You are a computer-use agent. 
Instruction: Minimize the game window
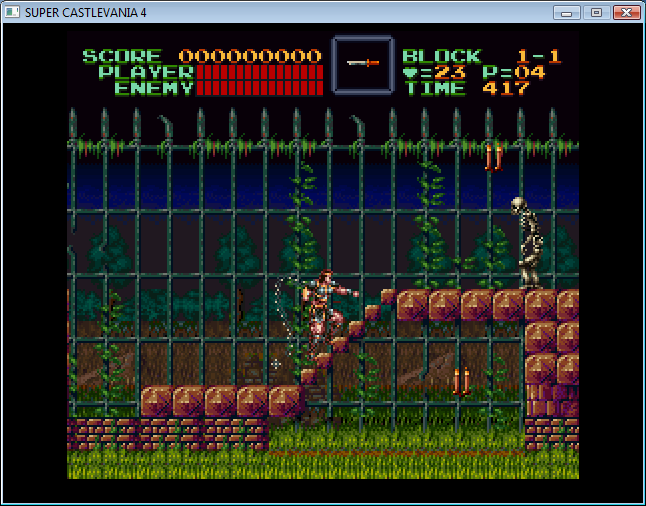[568, 12]
